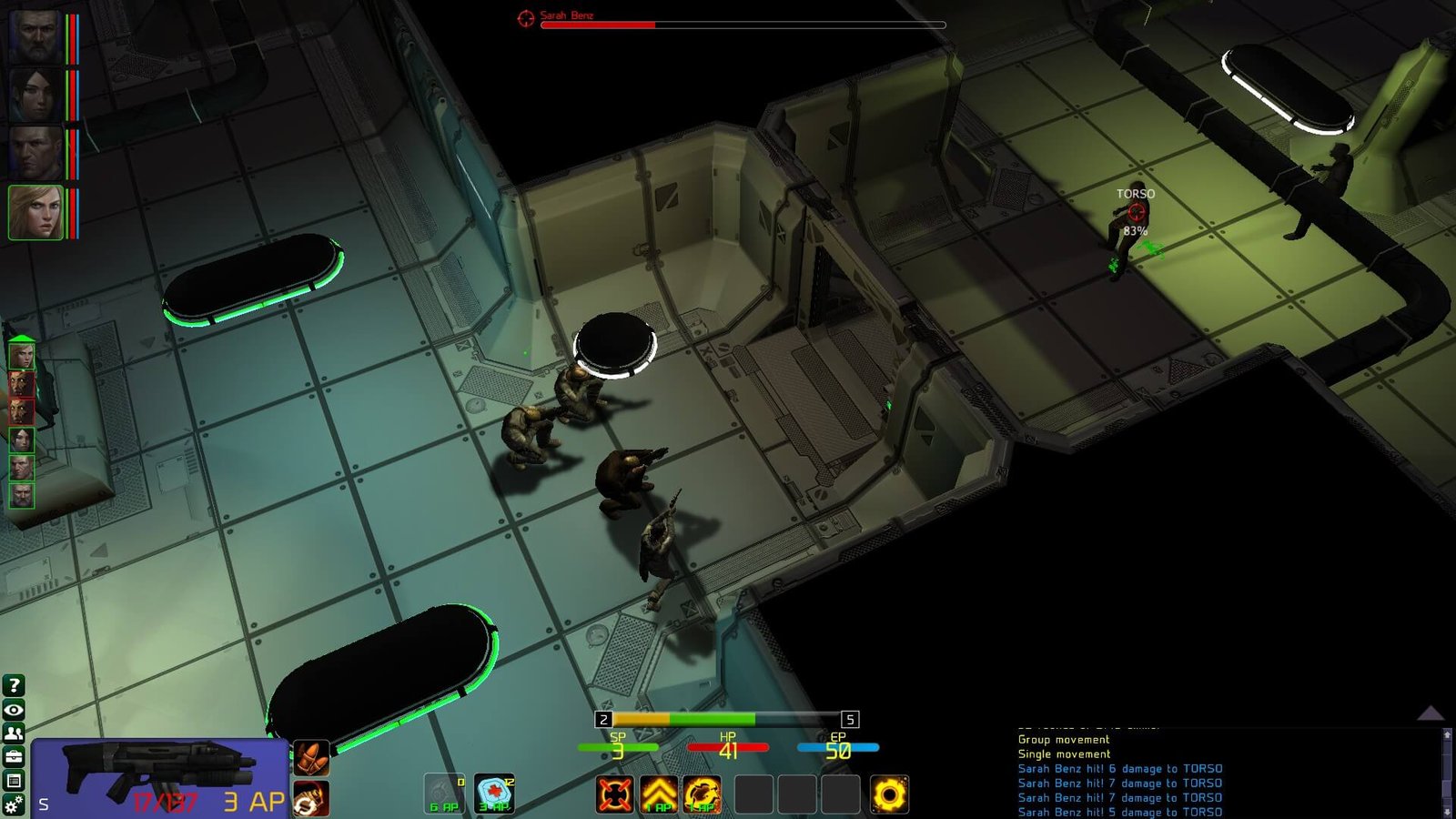Open the inventory briefcase button
1456x819 pixels.
[x=14, y=757]
